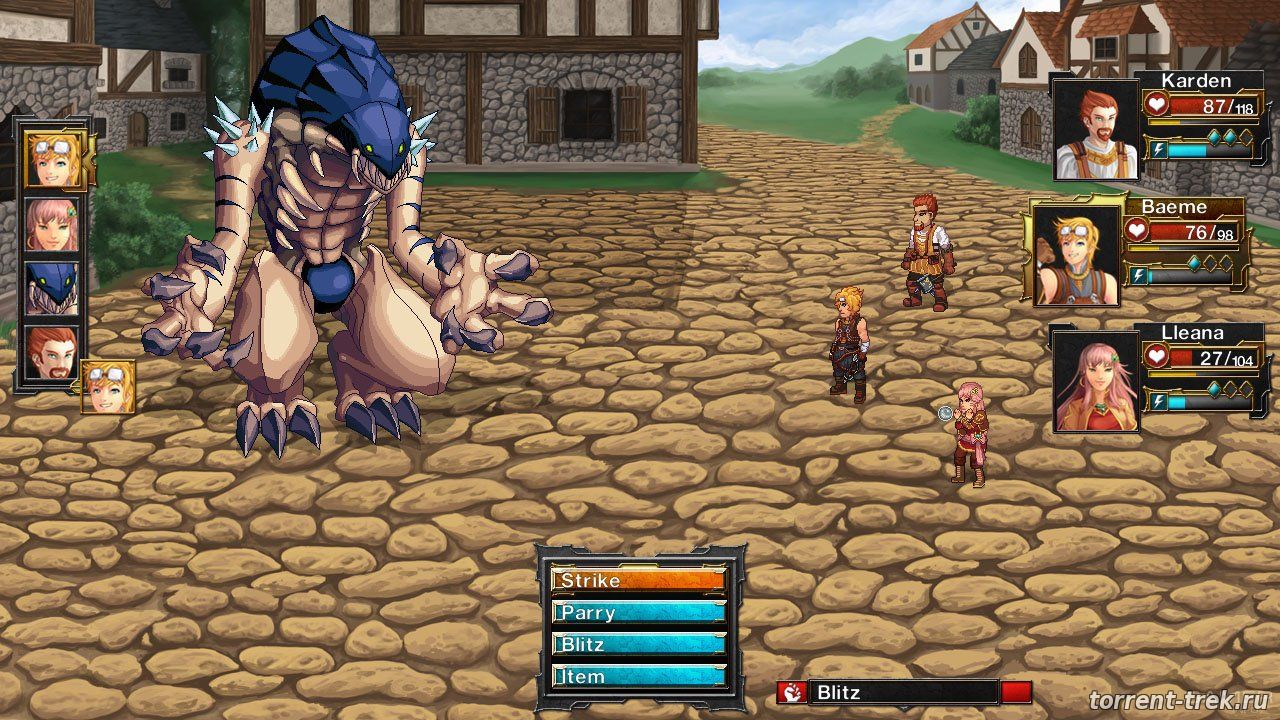Viewport: 1280px width, 720px height.
Task: Select Parry from the battle menu
Action: 638,613
